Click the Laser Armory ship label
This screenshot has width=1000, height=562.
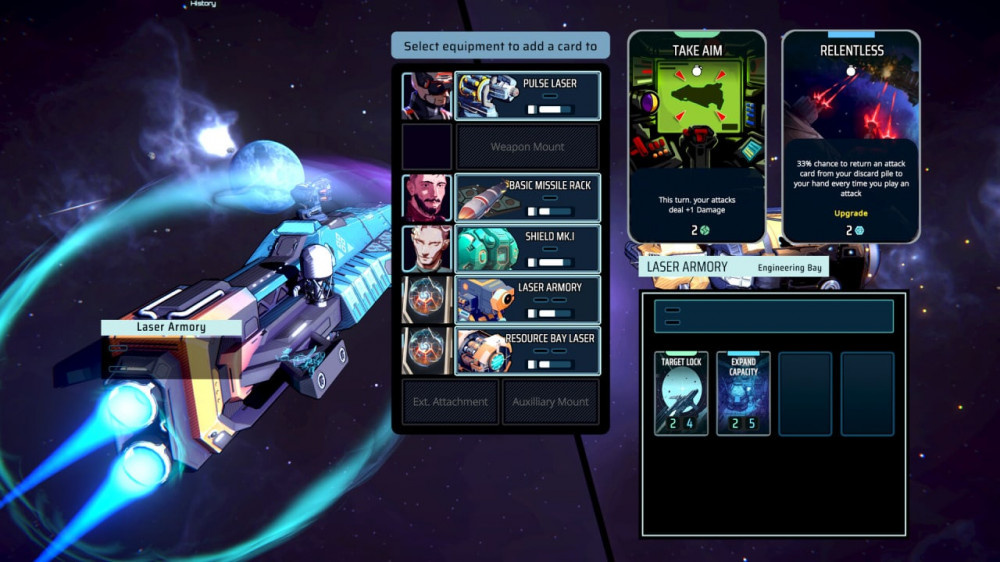coord(171,327)
